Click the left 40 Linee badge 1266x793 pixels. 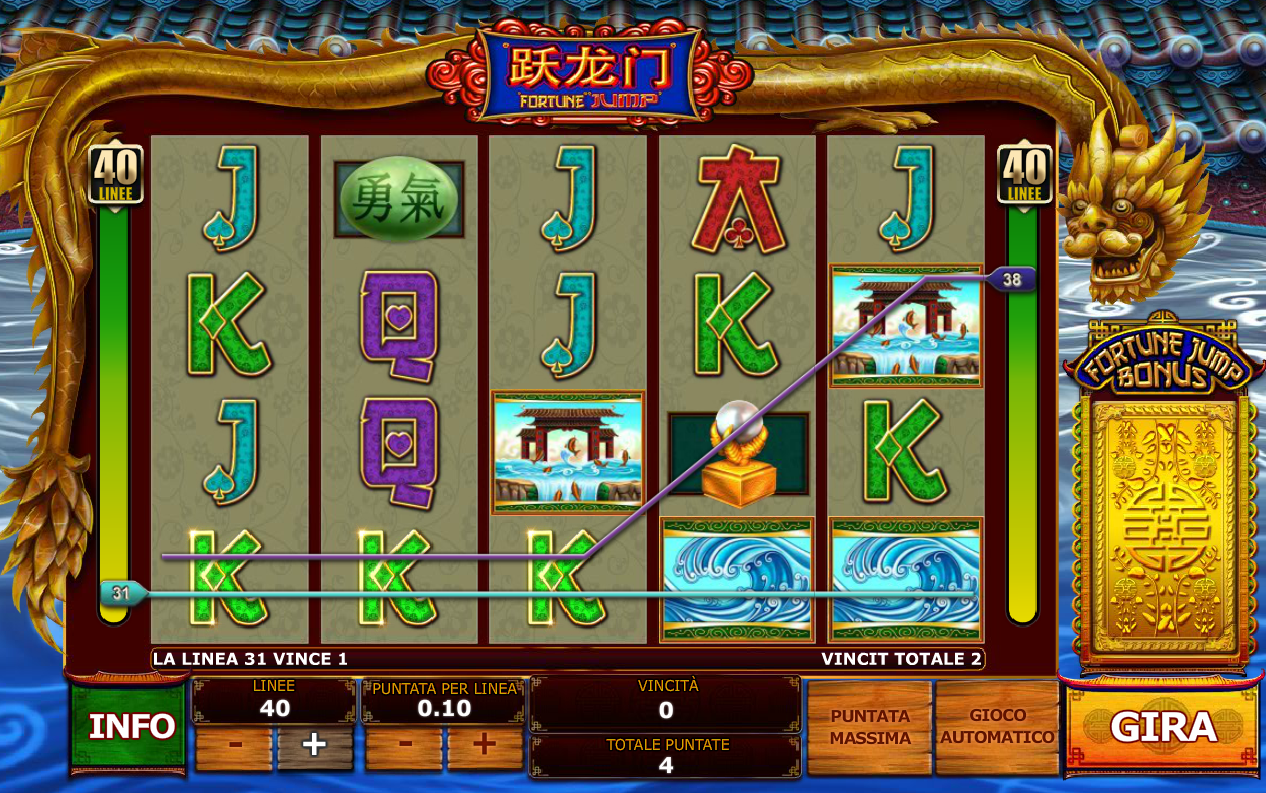(116, 174)
